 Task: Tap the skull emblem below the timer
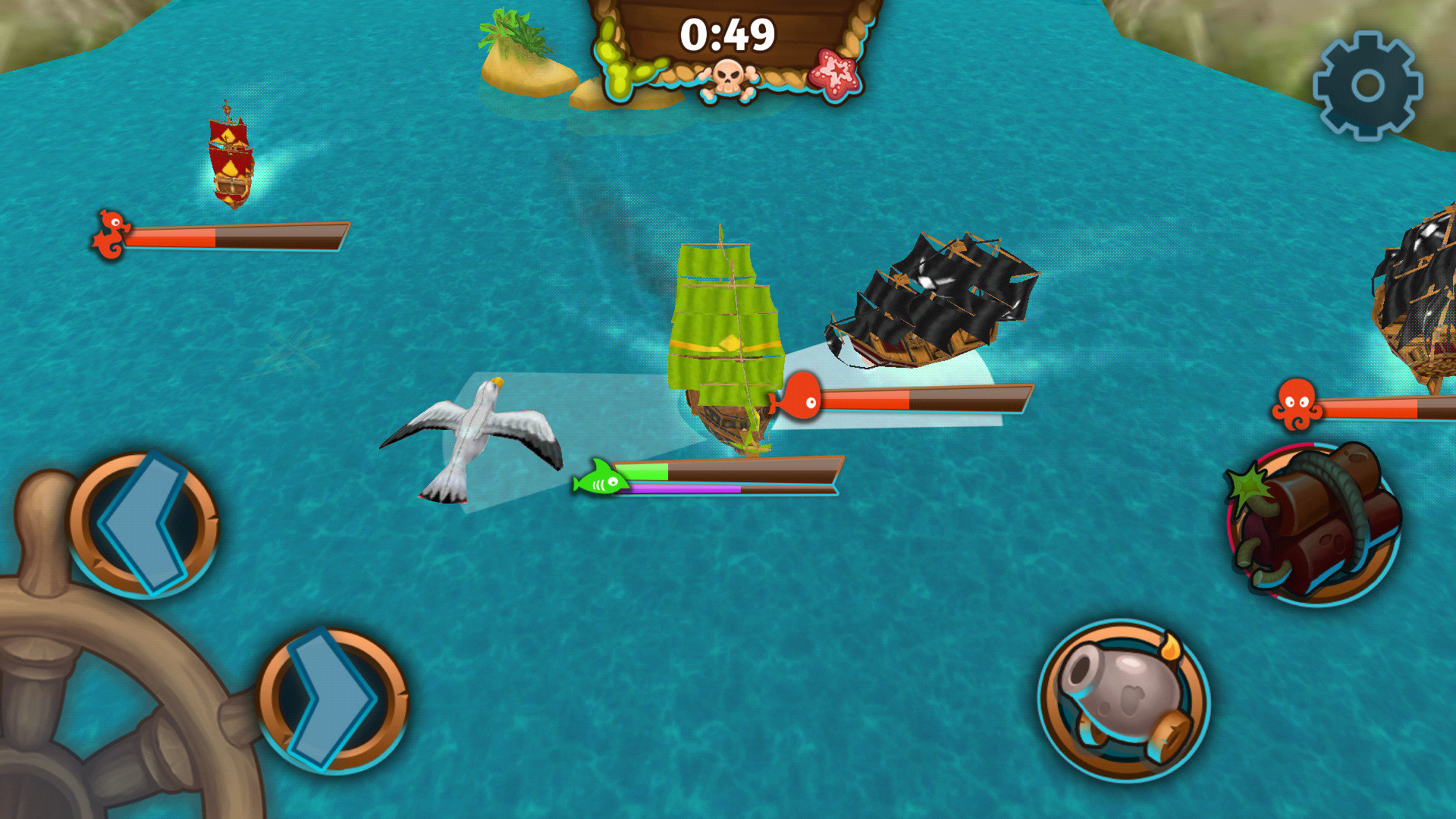(x=726, y=74)
